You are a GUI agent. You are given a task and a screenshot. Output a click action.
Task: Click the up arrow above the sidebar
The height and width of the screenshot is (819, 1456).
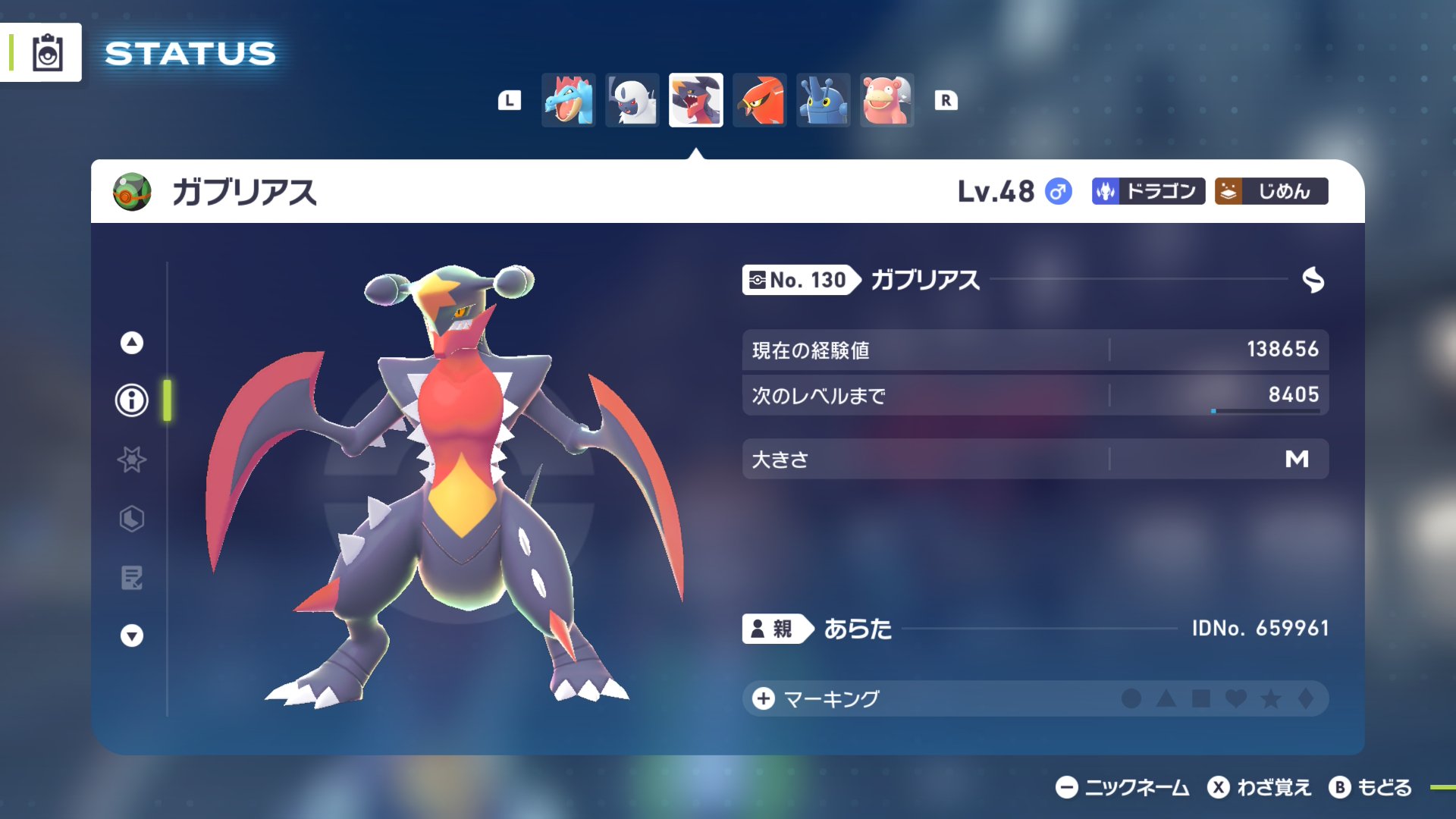click(x=130, y=342)
